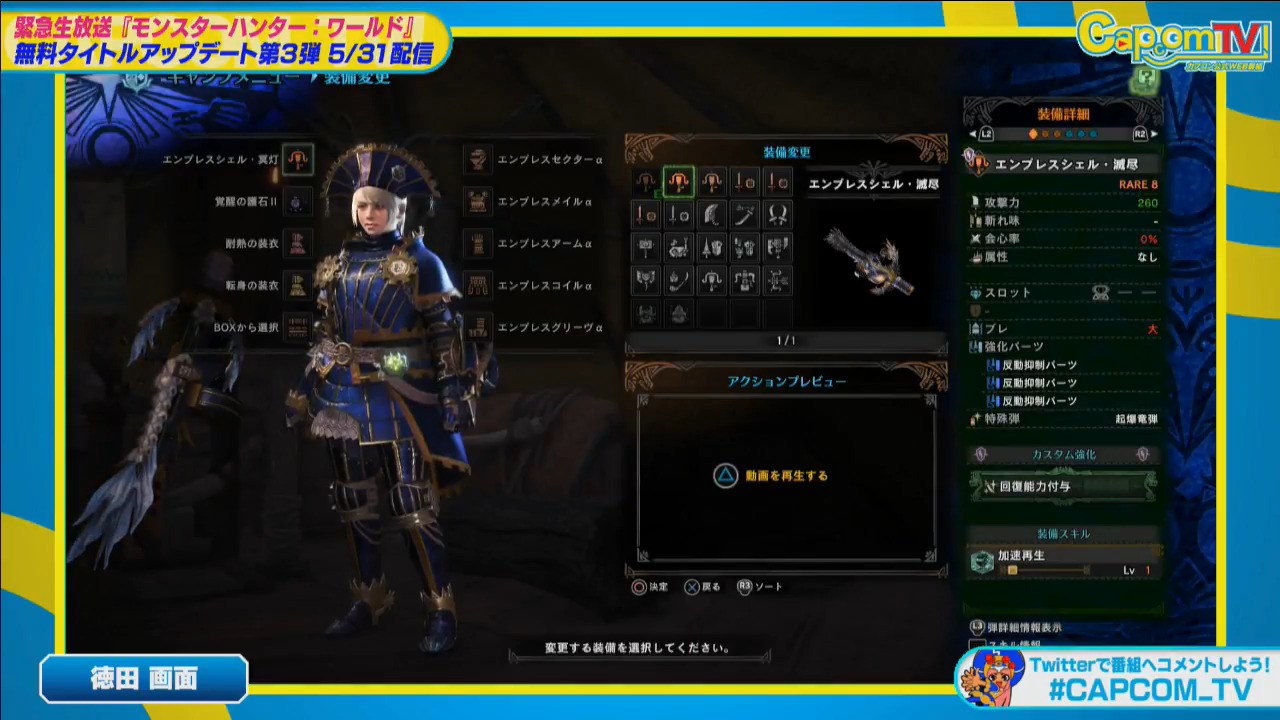Select the hunting horn icon in the weapon grid
The image size is (1280, 720).
pyautogui.click(x=679, y=247)
